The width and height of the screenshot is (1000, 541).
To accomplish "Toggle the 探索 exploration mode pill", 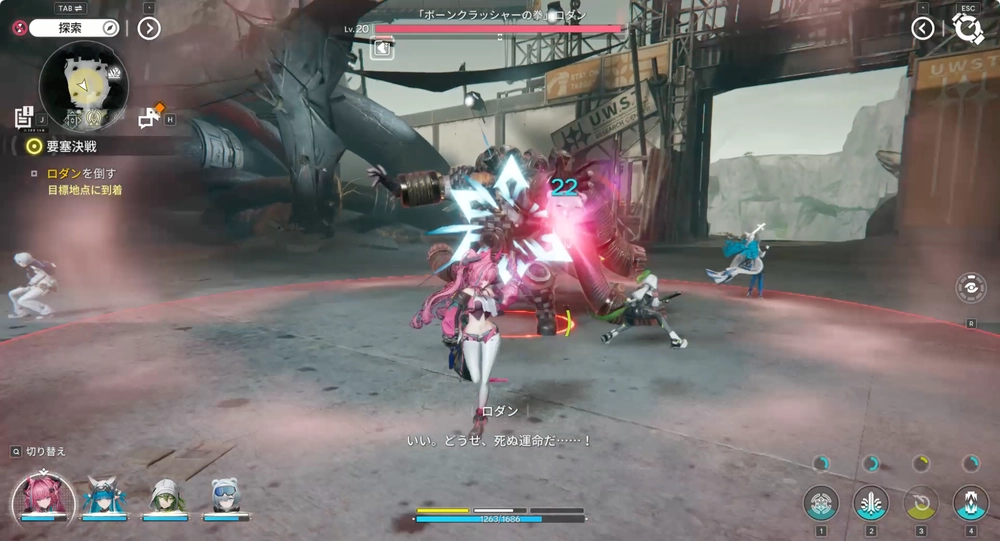I will click(x=74, y=28).
